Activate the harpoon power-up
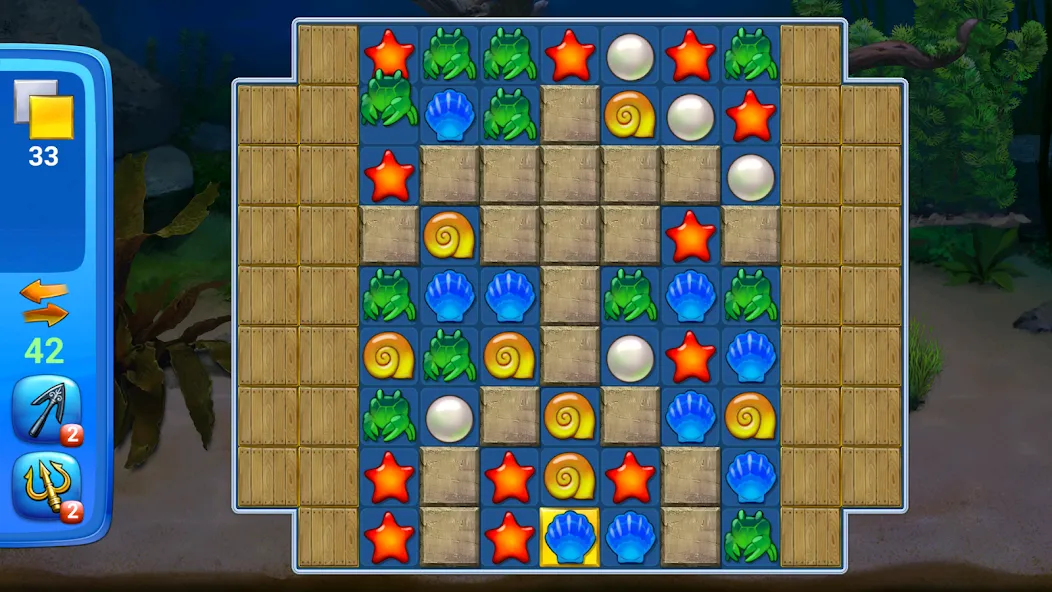This screenshot has width=1052, height=592. pos(46,410)
